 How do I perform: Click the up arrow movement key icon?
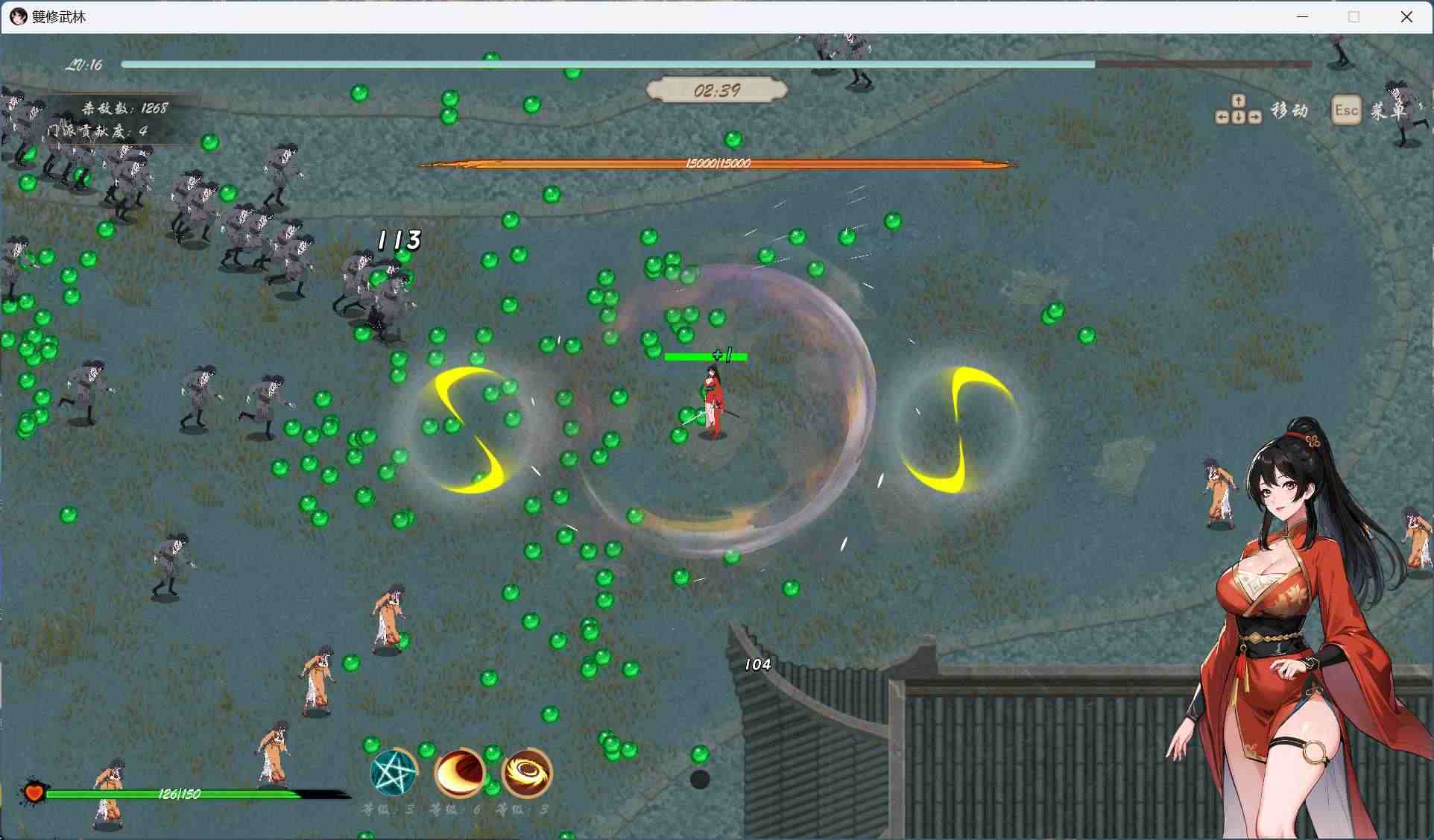tap(1238, 99)
